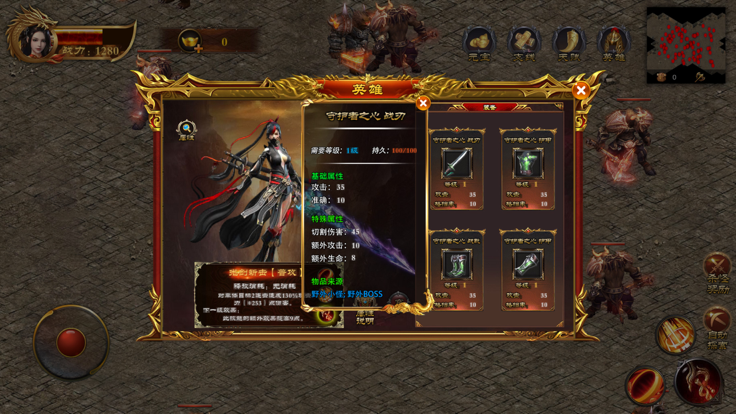Select the green armor equipment slot
The width and height of the screenshot is (736, 414).
(x=527, y=164)
